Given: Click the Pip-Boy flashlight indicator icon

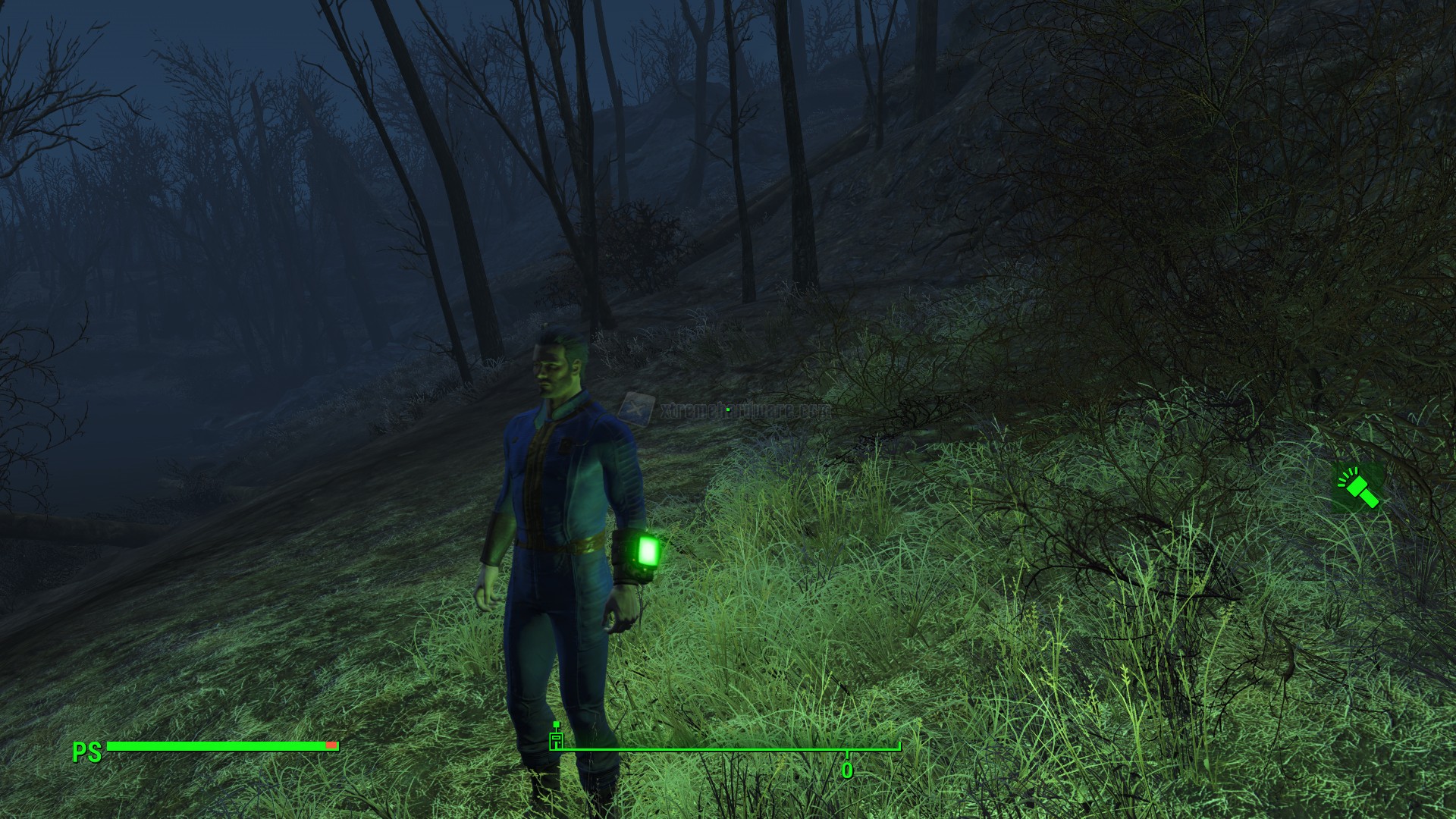Looking at the screenshot, I should point(1357,487).
